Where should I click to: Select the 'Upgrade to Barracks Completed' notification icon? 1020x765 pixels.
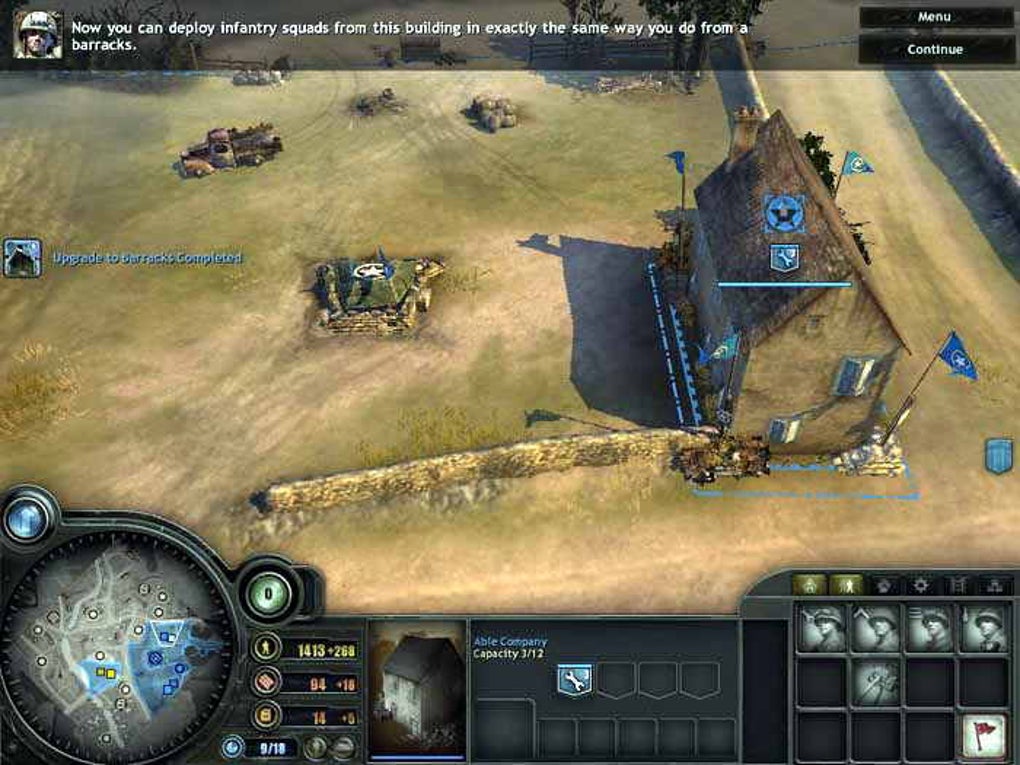[22, 257]
